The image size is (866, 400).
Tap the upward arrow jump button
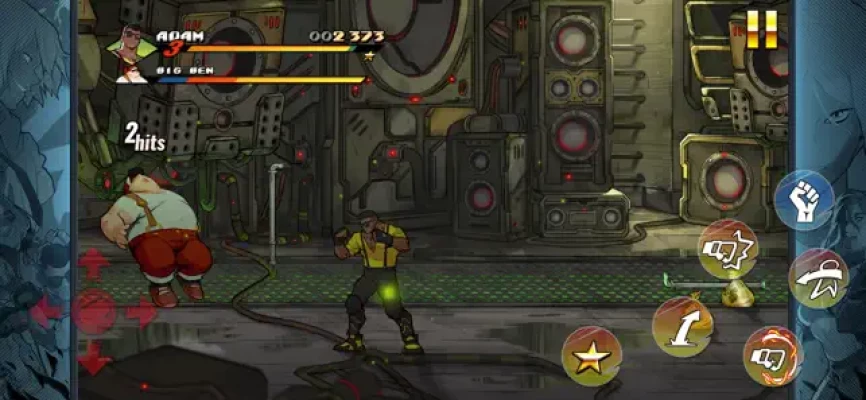point(682,326)
